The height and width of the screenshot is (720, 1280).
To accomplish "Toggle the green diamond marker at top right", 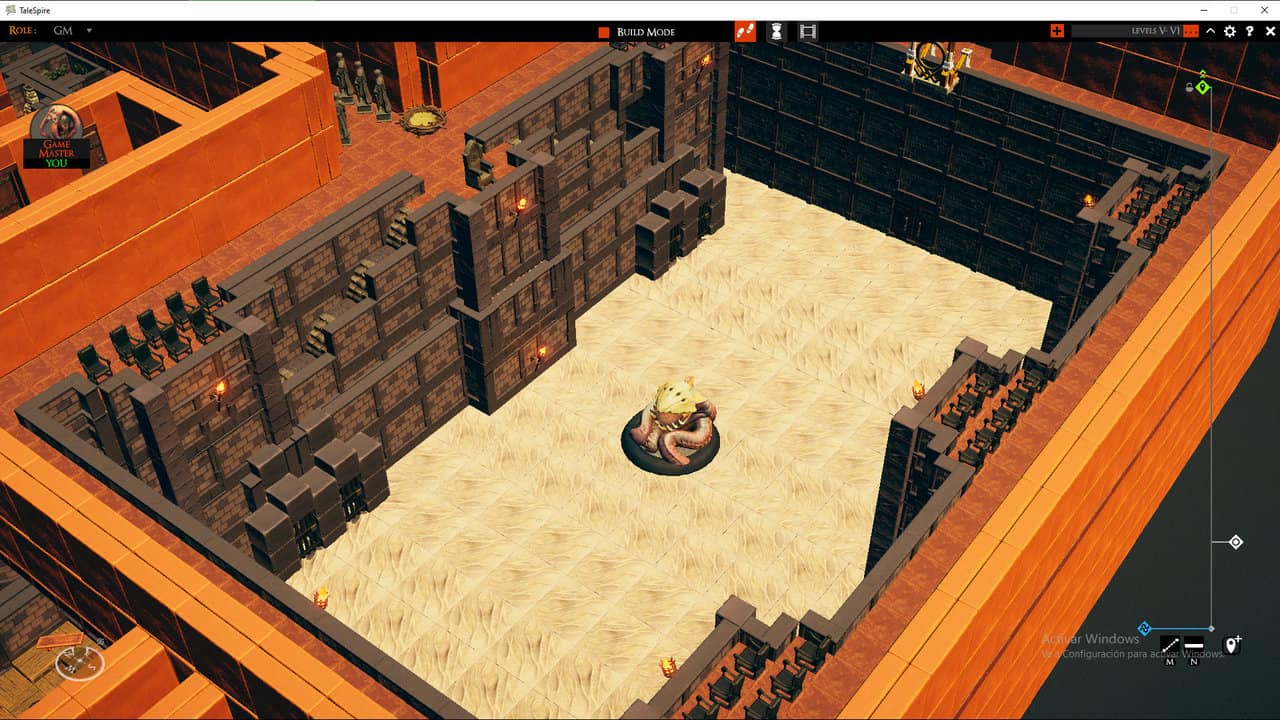I will point(1203,87).
